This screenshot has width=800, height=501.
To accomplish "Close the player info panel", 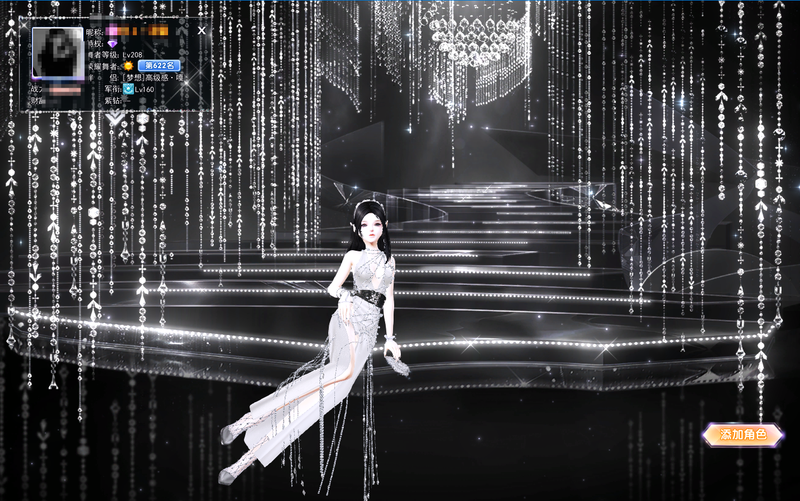I will coord(201,31).
